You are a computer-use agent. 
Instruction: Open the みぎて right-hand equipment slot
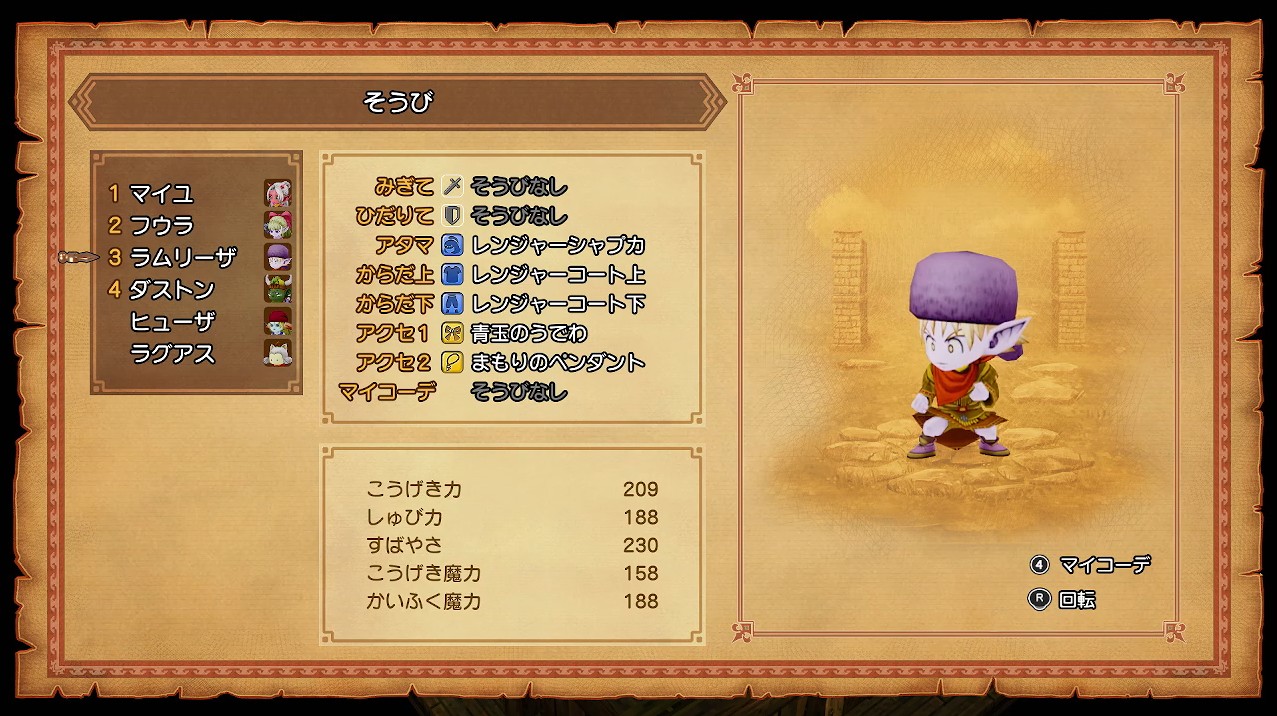point(518,186)
